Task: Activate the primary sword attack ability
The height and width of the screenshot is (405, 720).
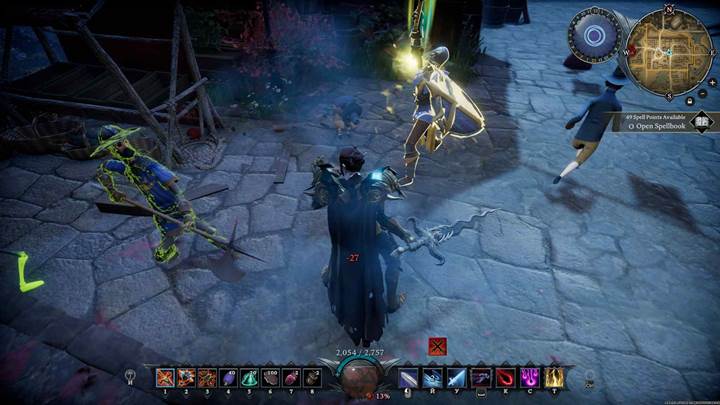Action: 409,378
